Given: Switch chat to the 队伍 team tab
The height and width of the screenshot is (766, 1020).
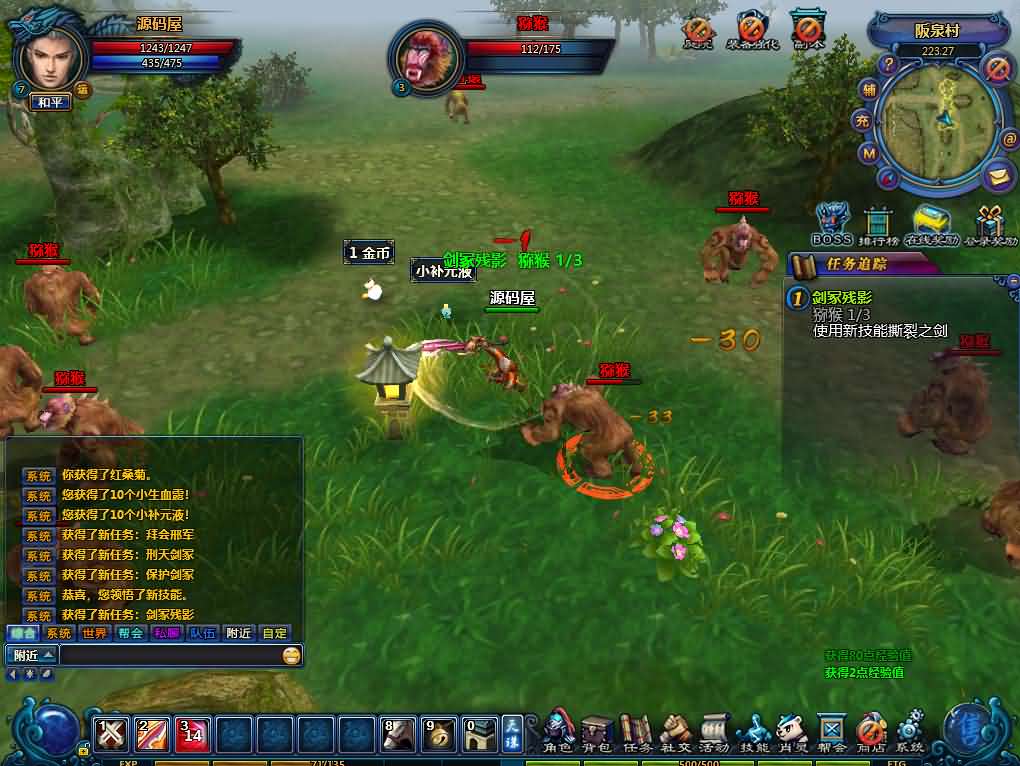Looking at the screenshot, I should 201,633.
